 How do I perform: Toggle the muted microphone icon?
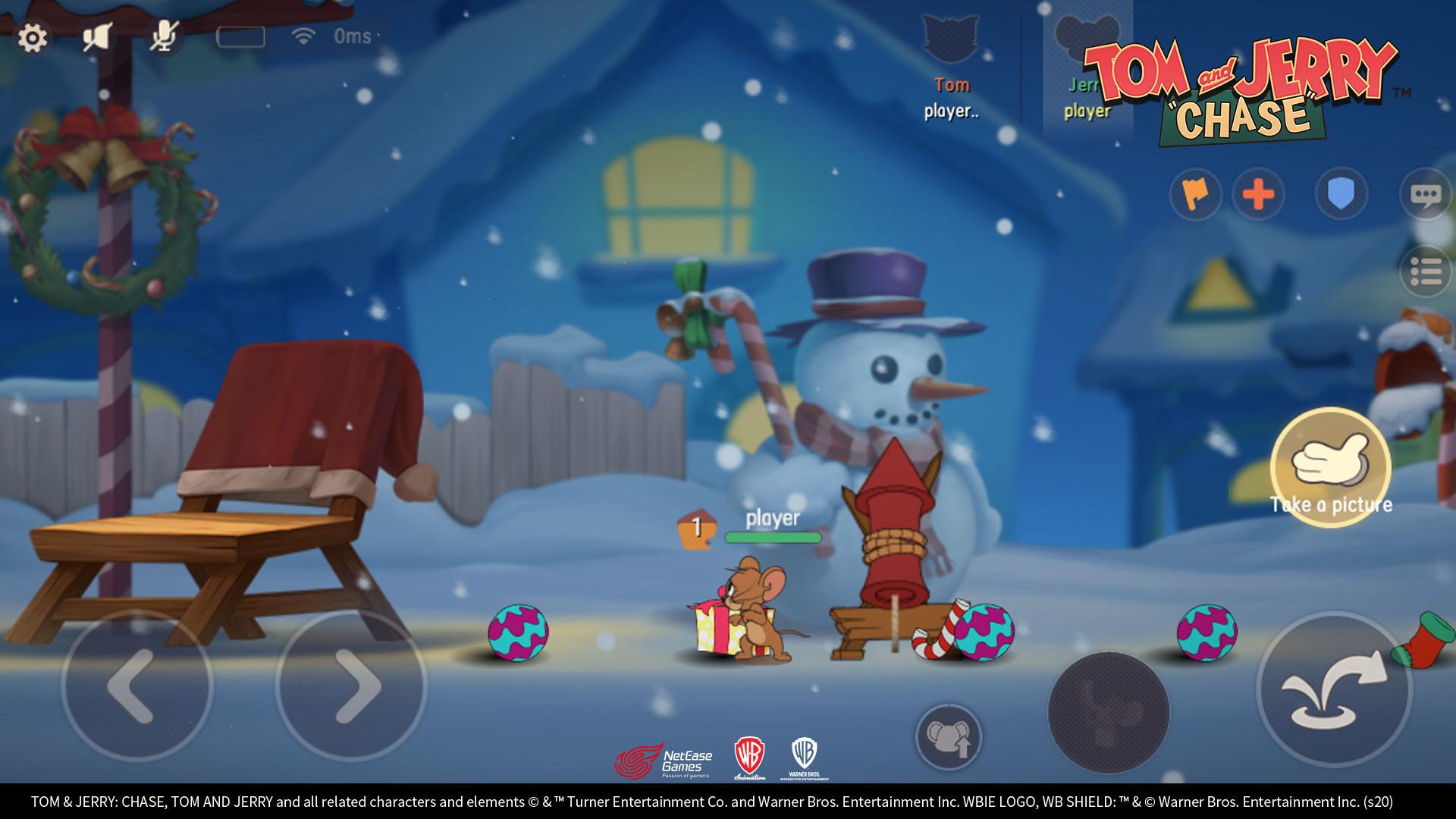pos(163,36)
